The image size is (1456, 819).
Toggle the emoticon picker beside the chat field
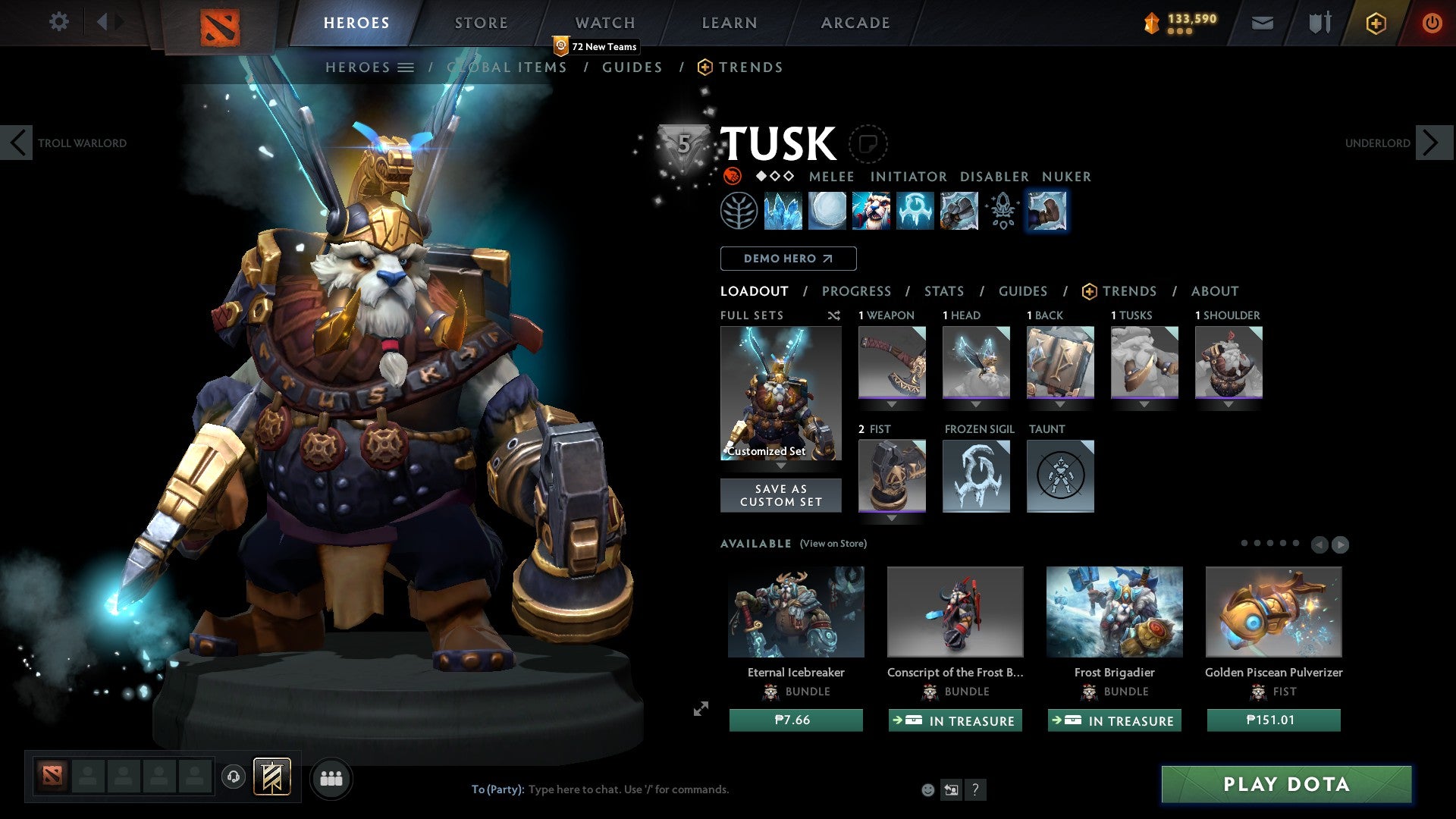(x=927, y=789)
